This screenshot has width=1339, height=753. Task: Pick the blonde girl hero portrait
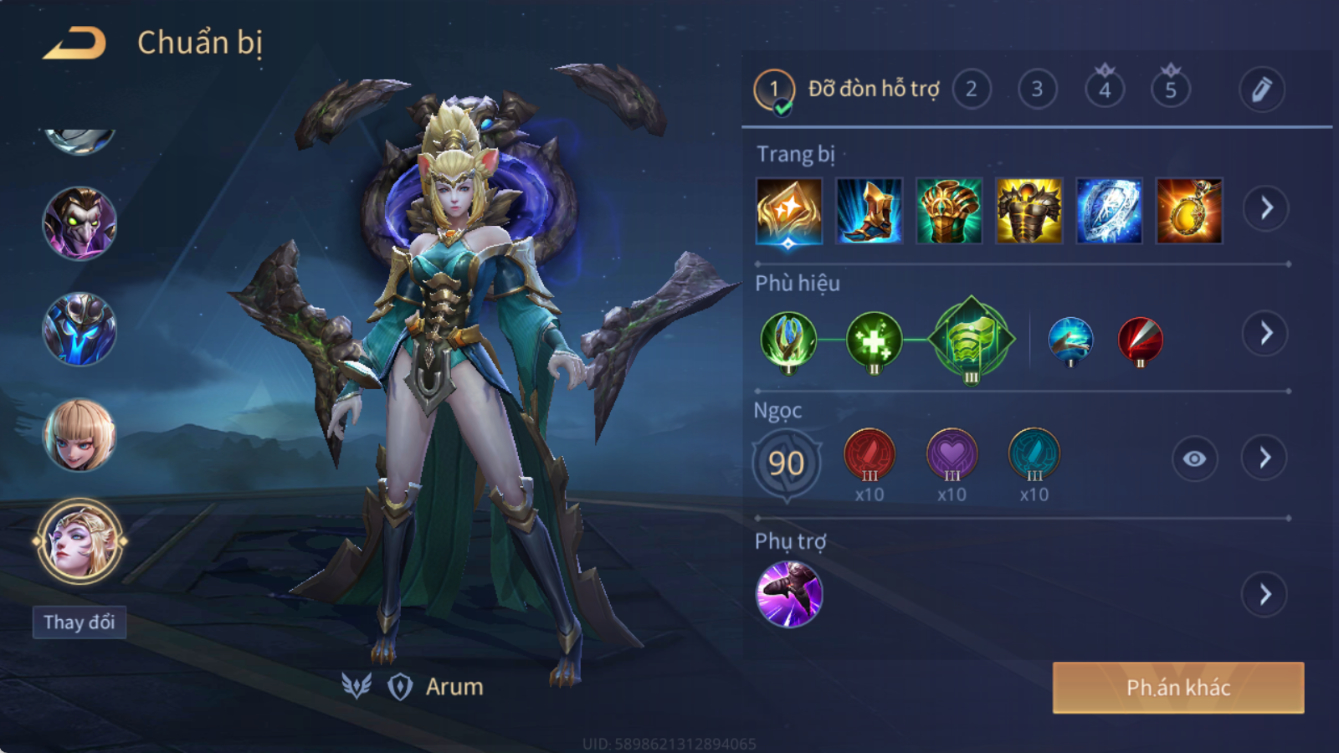tap(79, 435)
